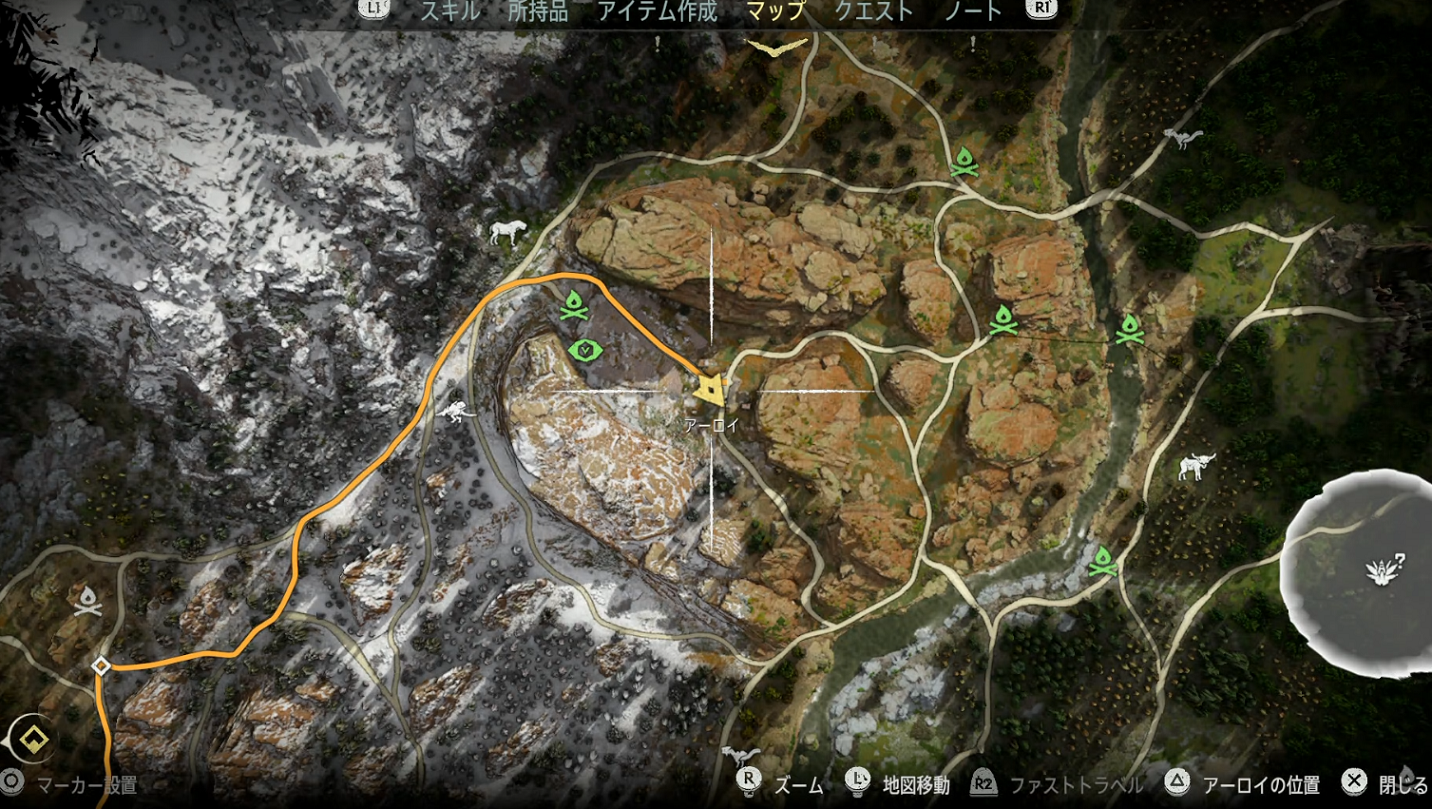Open the 所持品 inventory tab
The width and height of the screenshot is (1432, 809).
537,11
